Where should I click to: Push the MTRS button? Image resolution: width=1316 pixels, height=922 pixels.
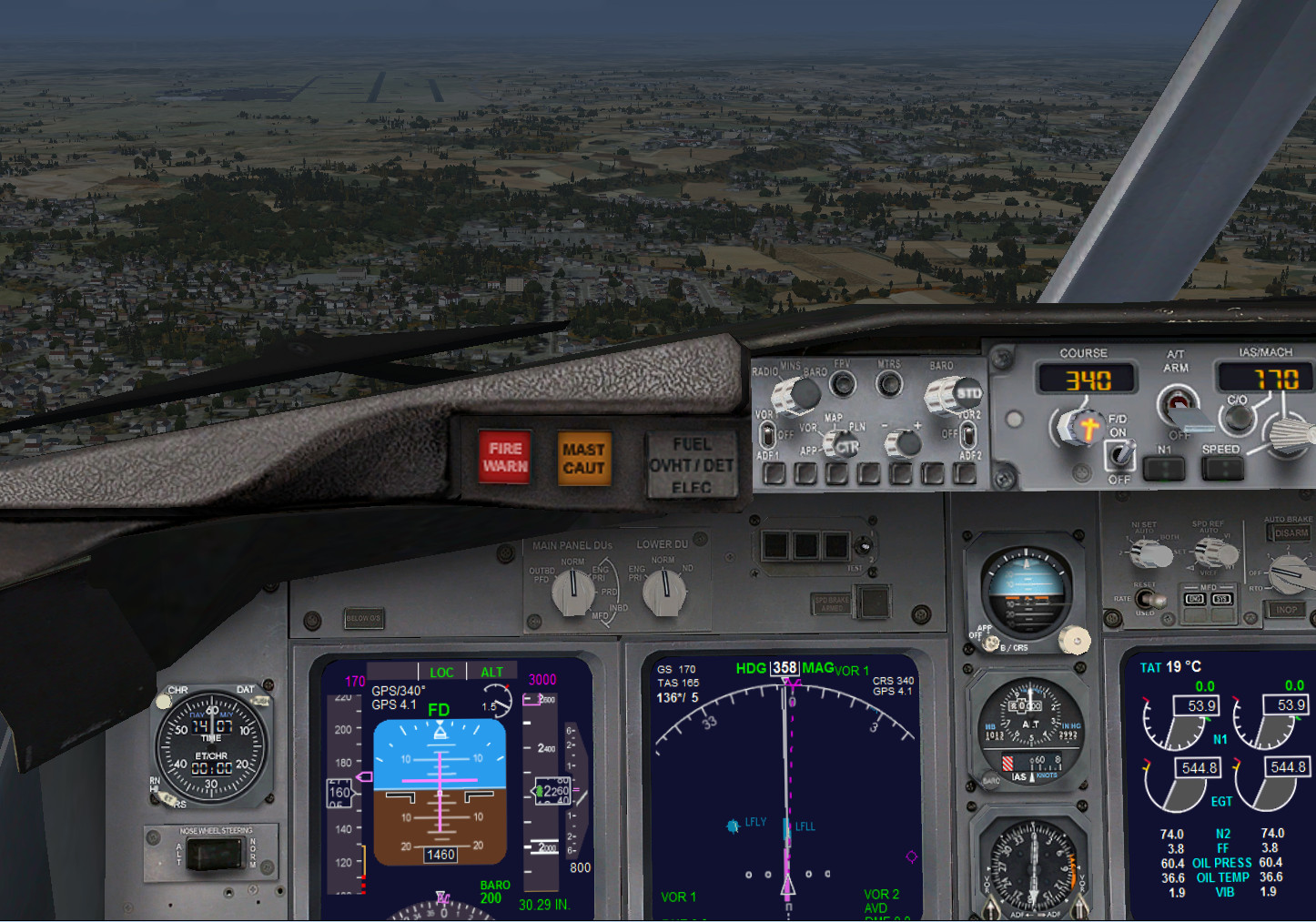(889, 384)
